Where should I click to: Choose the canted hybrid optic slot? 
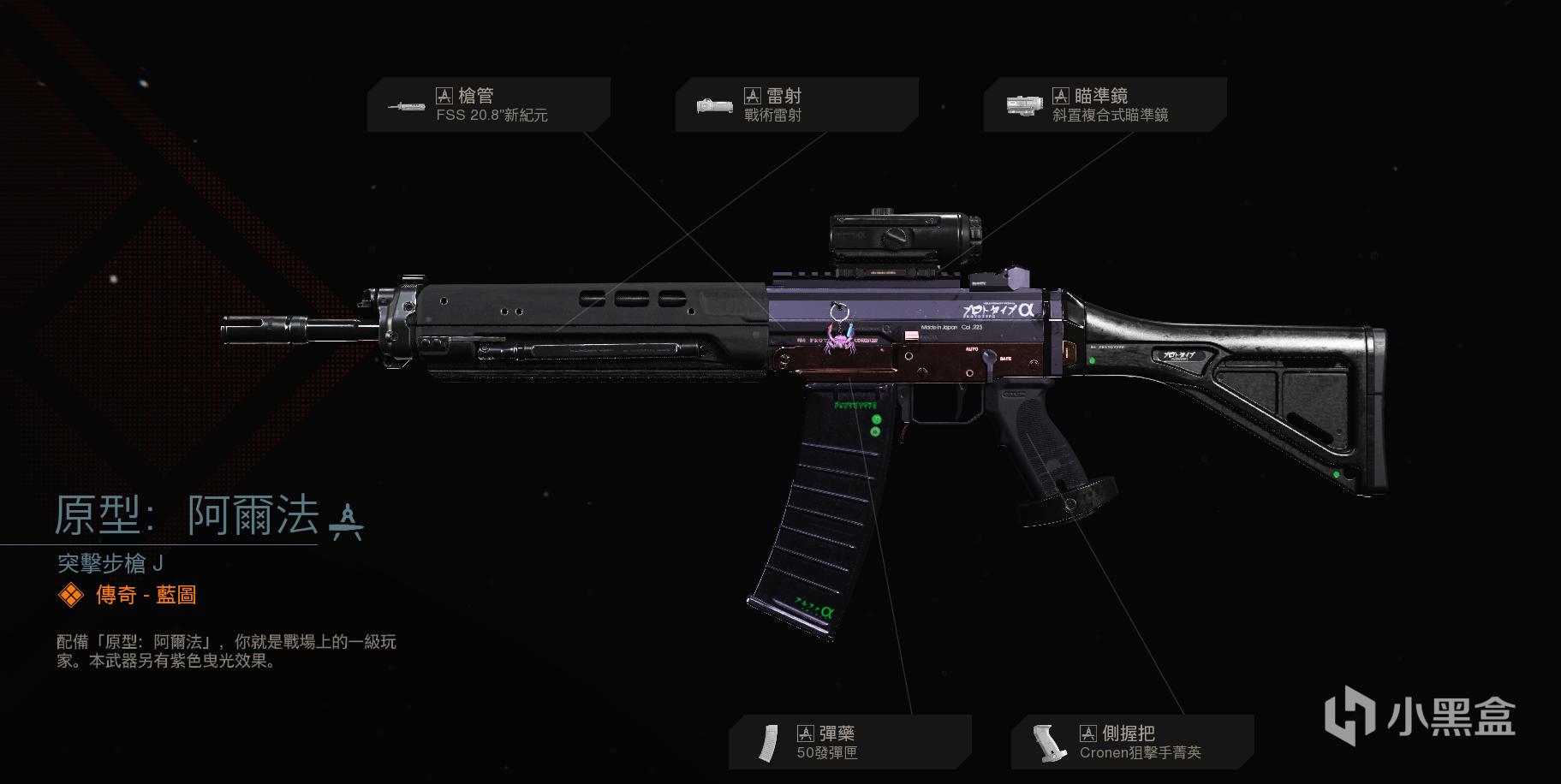click(1105, 105)
